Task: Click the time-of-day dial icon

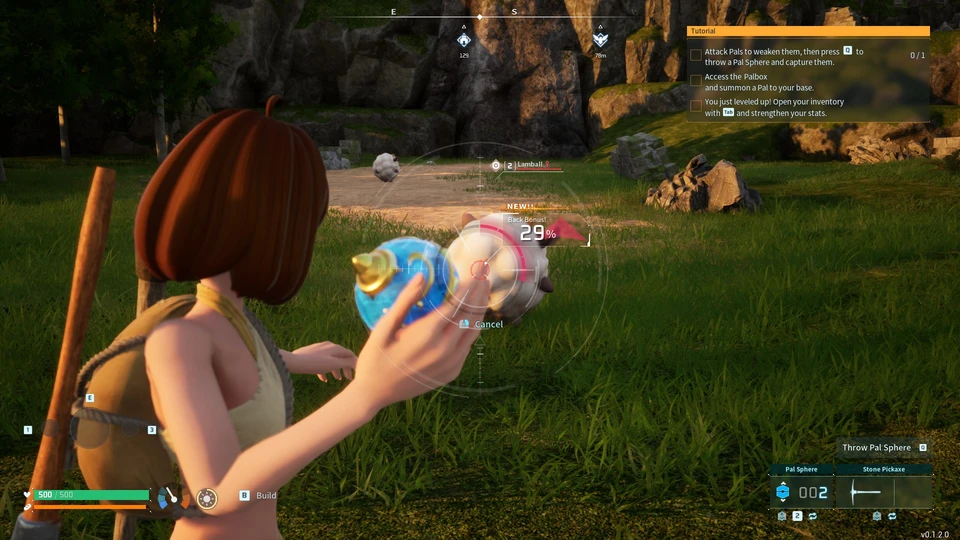Action: (x=170, y=496)
